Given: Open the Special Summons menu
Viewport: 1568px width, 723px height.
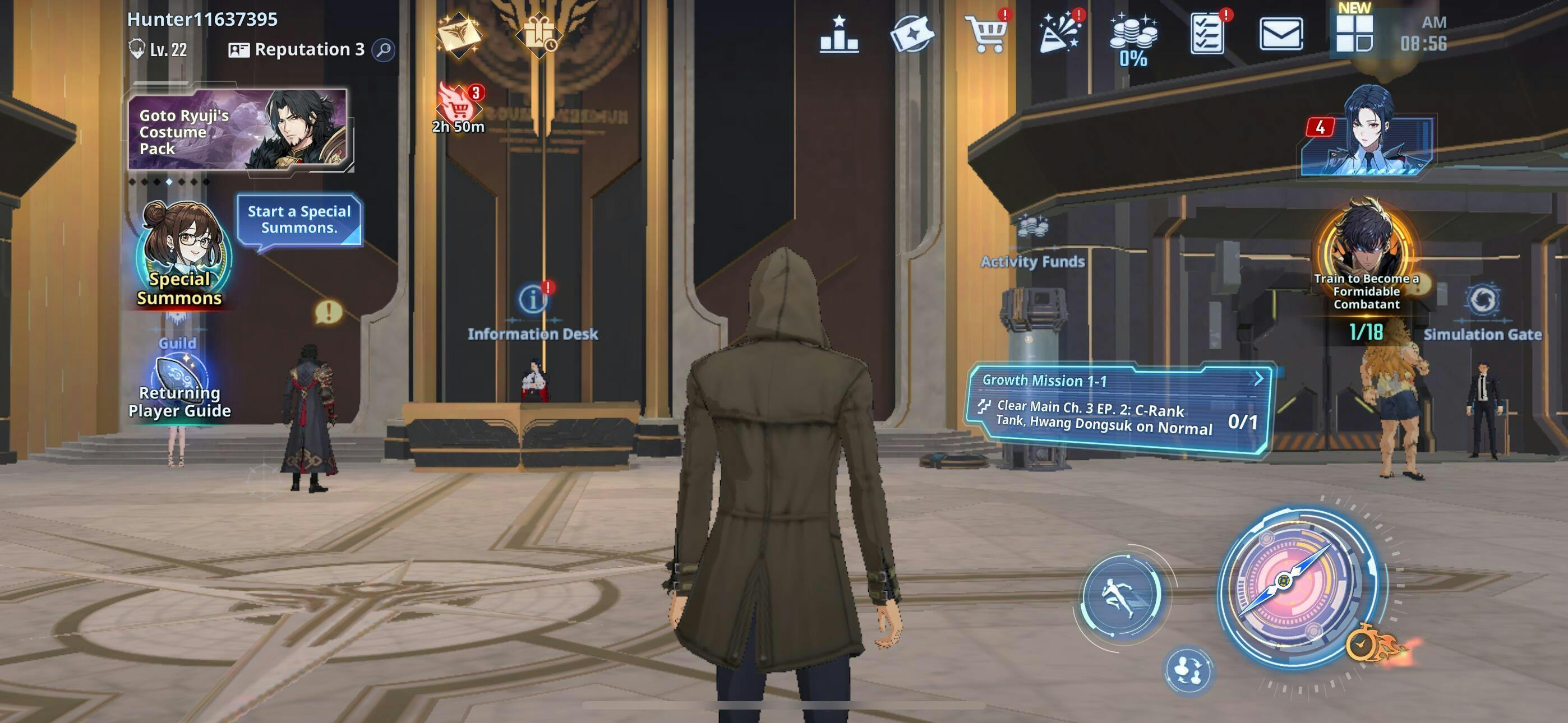Looking at the screenshot, I should coord(181,257).
